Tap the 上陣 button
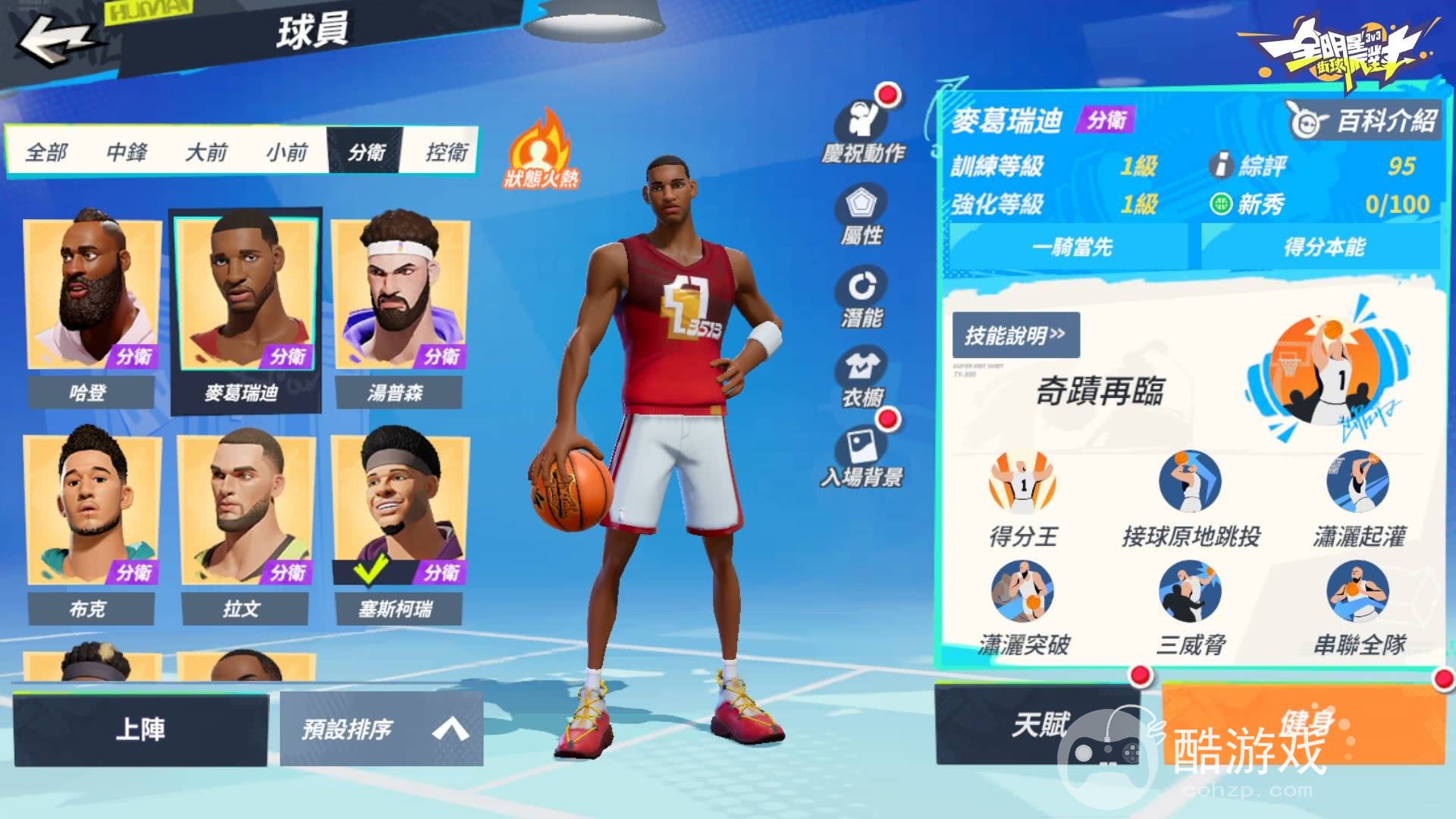1456x819 pixels. 140,729
